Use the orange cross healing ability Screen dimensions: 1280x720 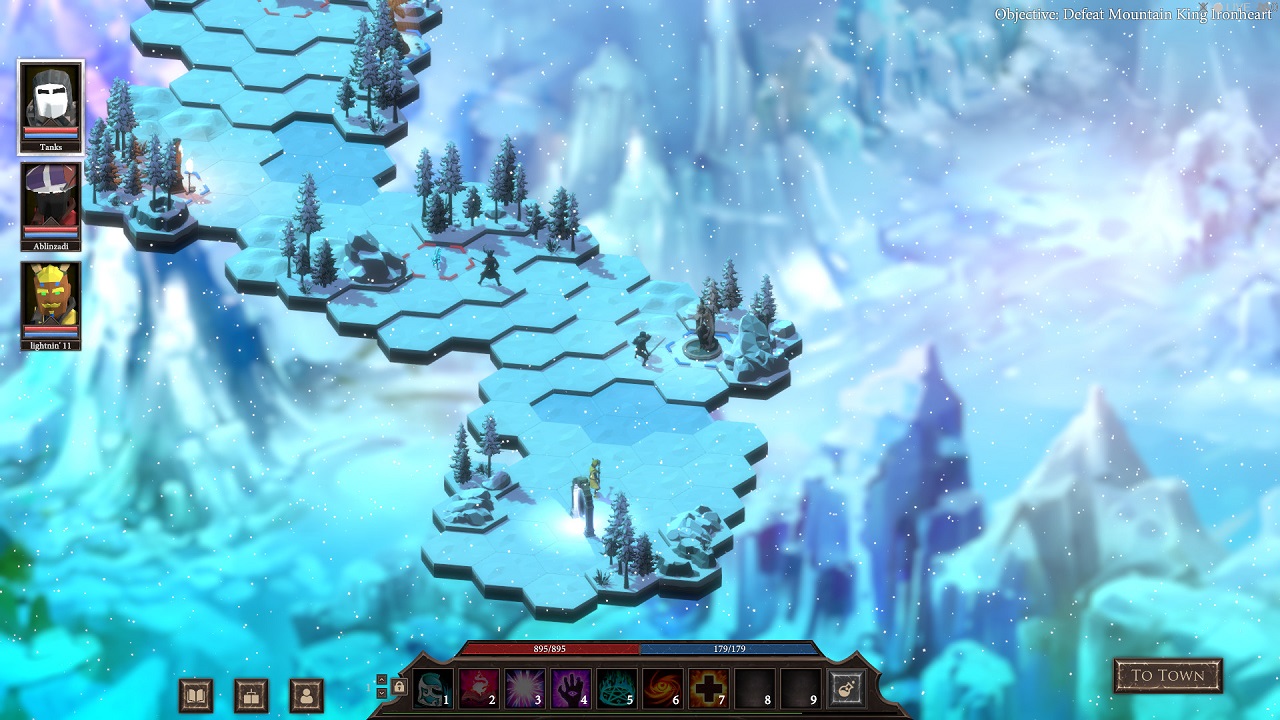[707, 688]
